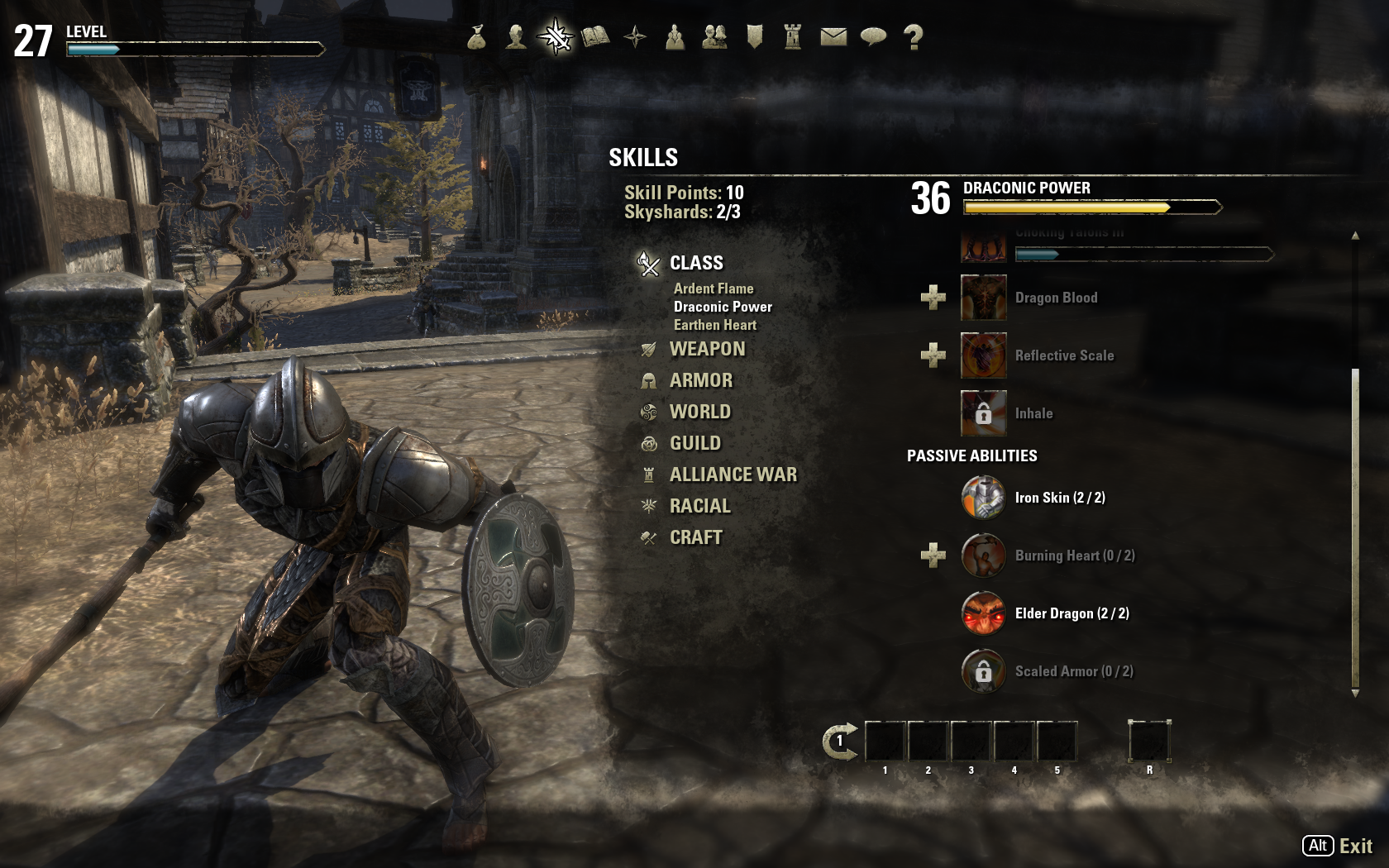Expand the Racial skills category

tap(699, 506)
